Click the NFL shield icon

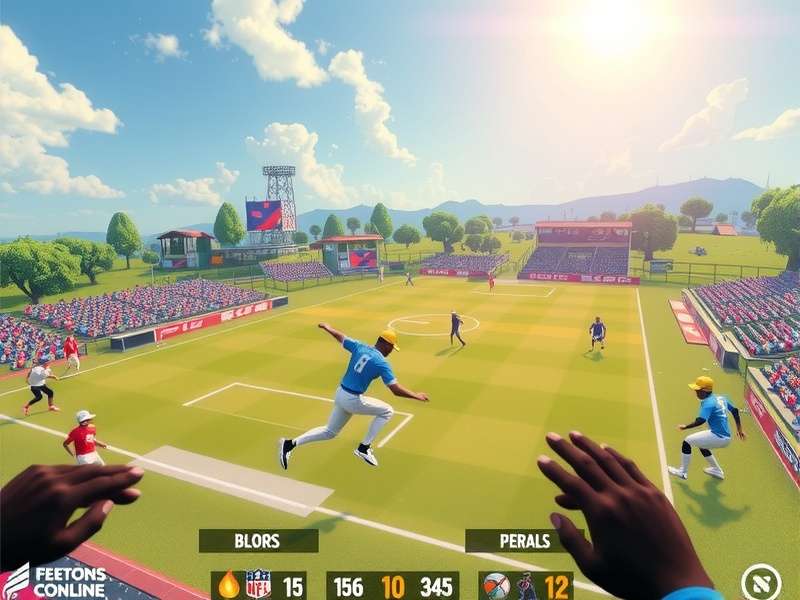(258, 585)
